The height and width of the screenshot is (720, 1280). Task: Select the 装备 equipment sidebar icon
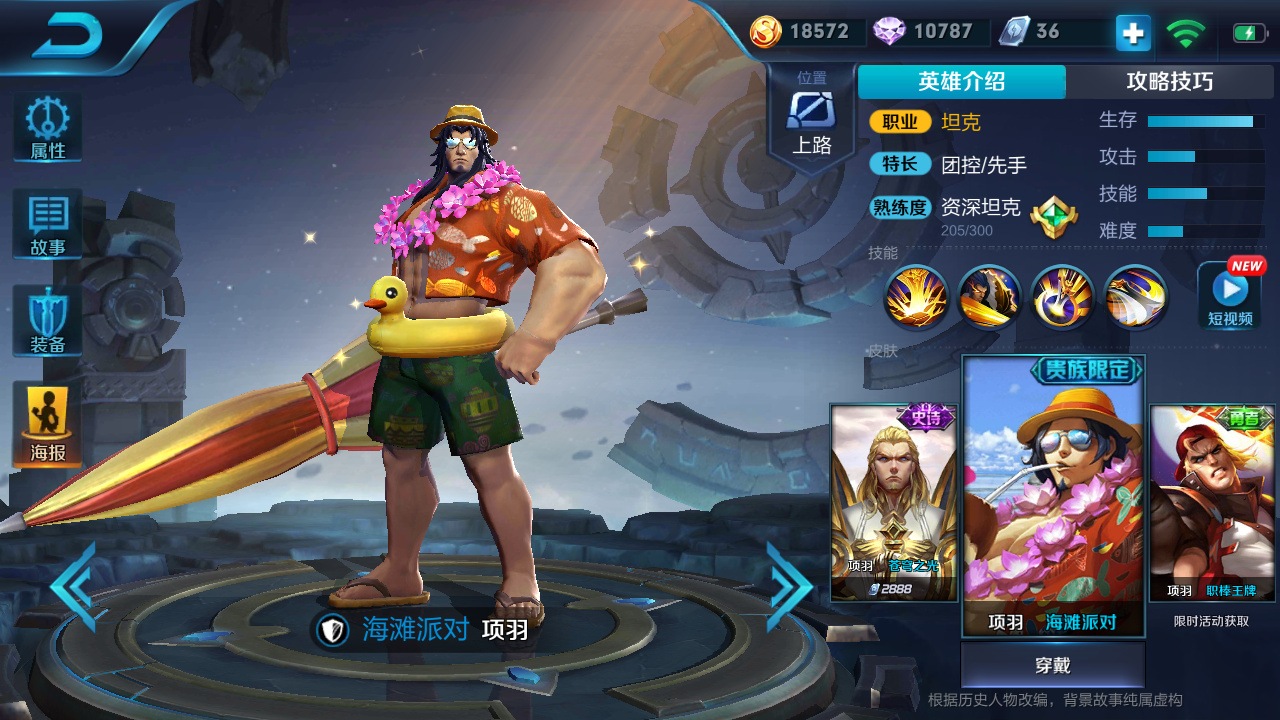pos(46,320)
